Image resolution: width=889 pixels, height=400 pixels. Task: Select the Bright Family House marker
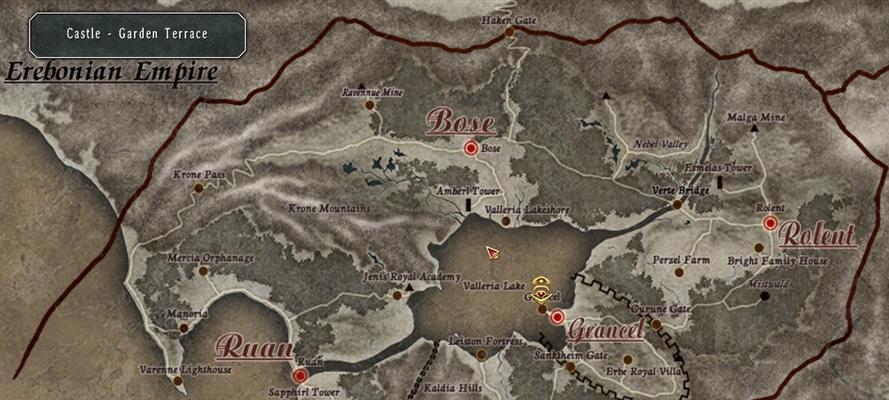(x=759, y=247)
